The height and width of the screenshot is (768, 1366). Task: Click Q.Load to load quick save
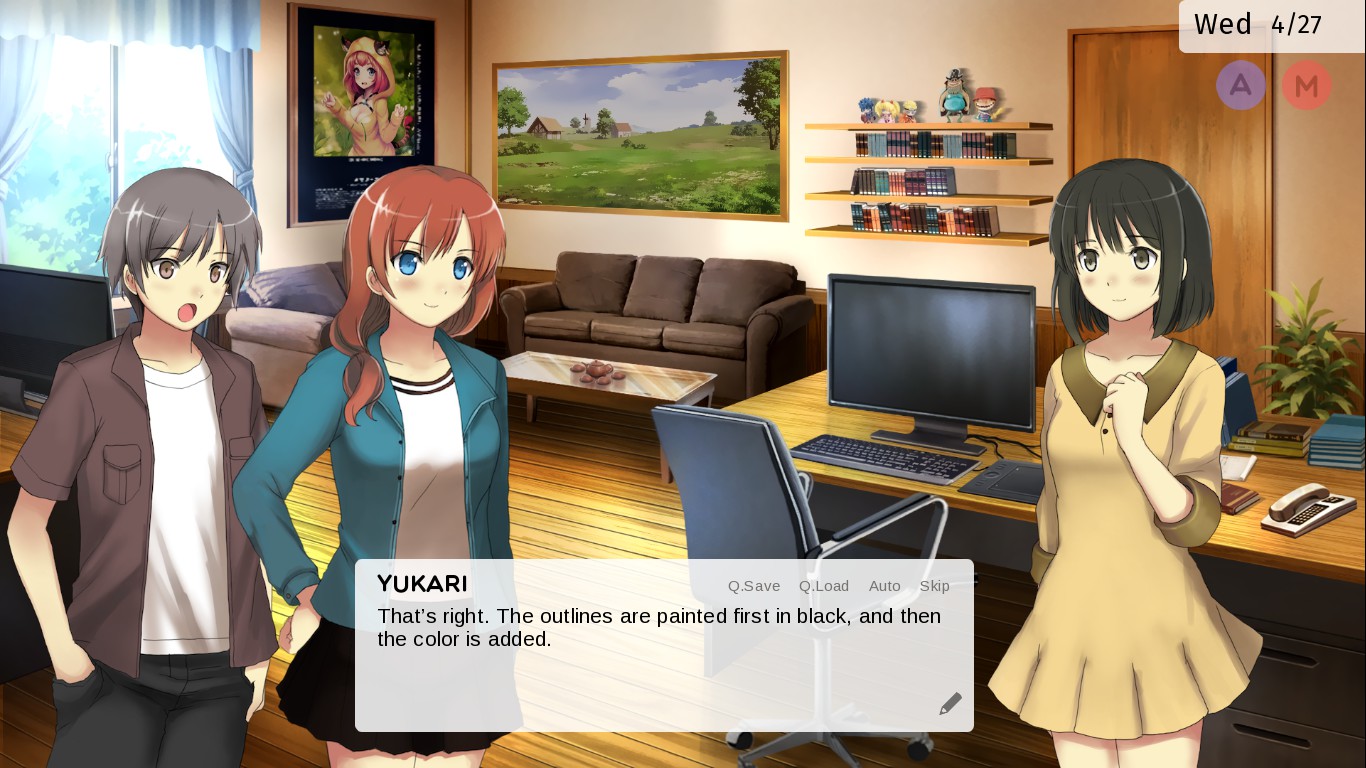pyautogui.click(x=823, y=586)
